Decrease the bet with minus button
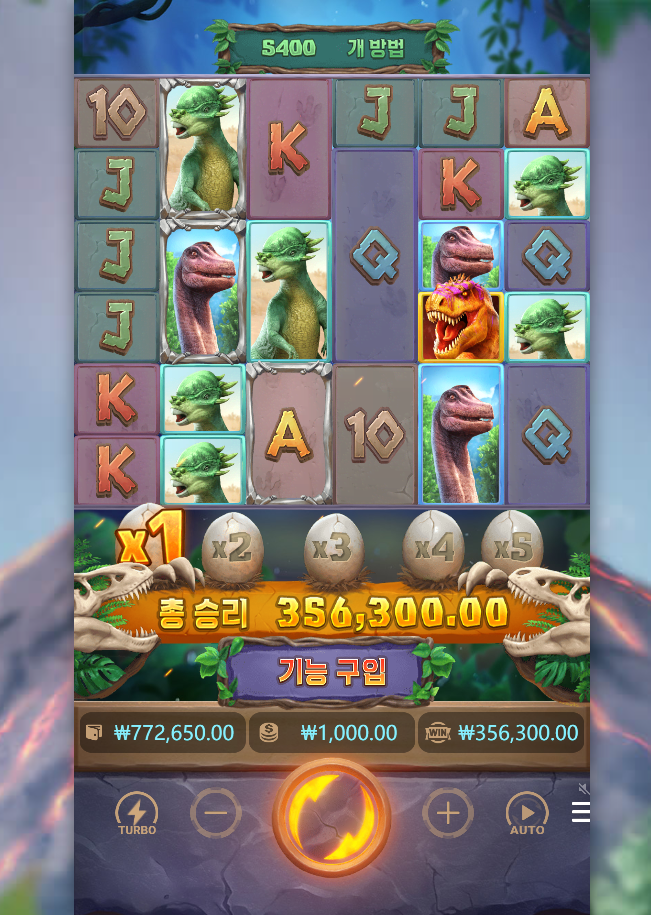The width and height of the screenshot is (651, 915). [x=215, y=813]
